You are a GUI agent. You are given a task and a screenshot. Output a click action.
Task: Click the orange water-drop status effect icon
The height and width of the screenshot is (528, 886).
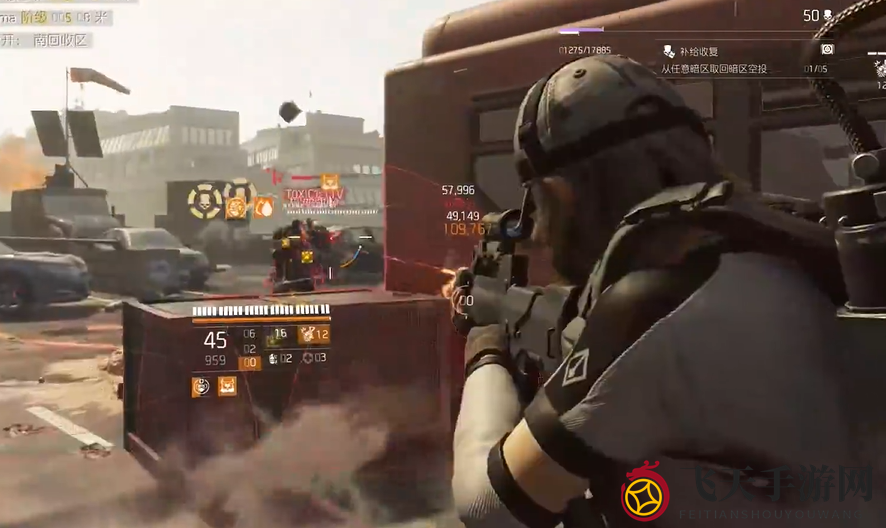[x=263, y=207]
